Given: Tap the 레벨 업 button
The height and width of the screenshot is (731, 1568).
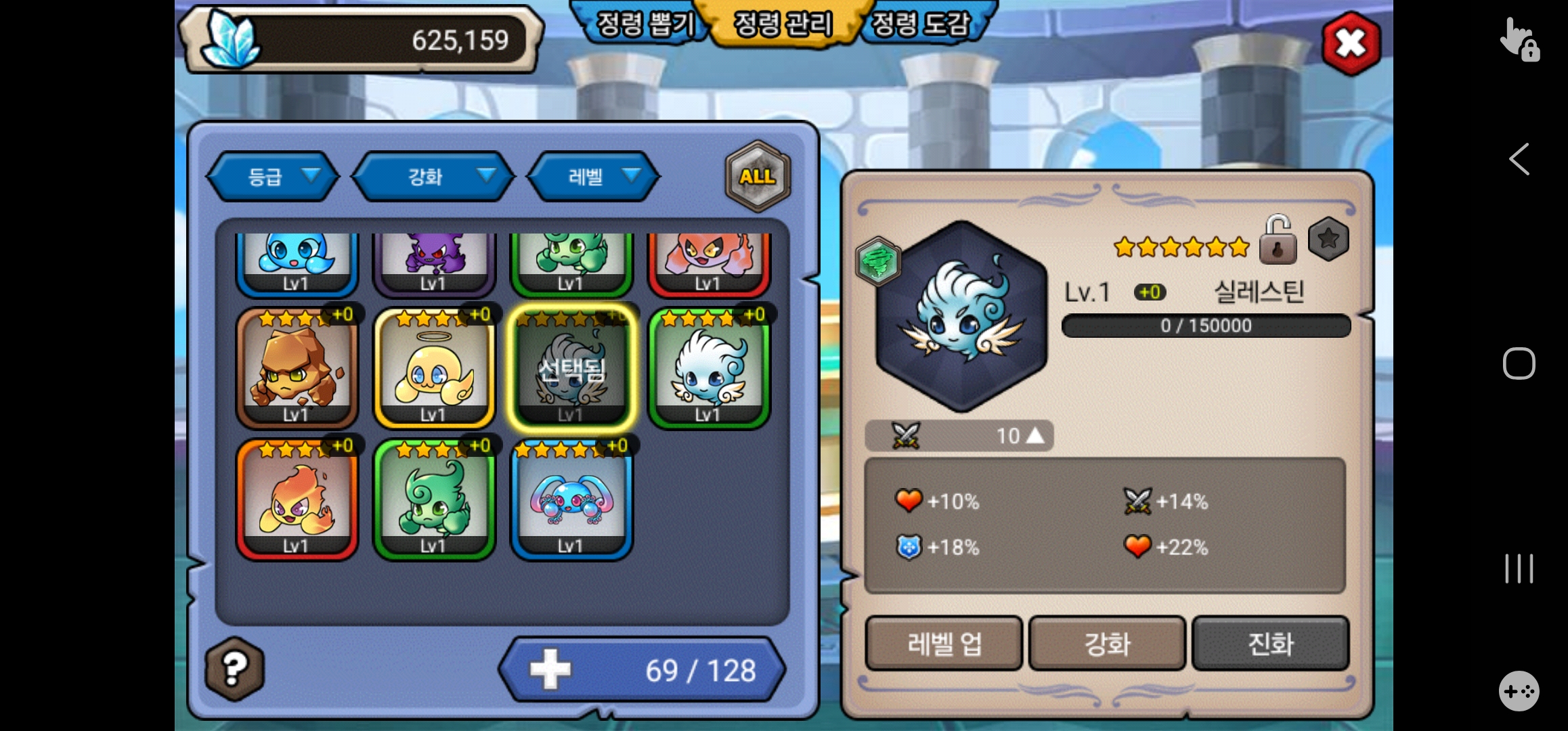Looking at the screenshot, I should (944, 644).
